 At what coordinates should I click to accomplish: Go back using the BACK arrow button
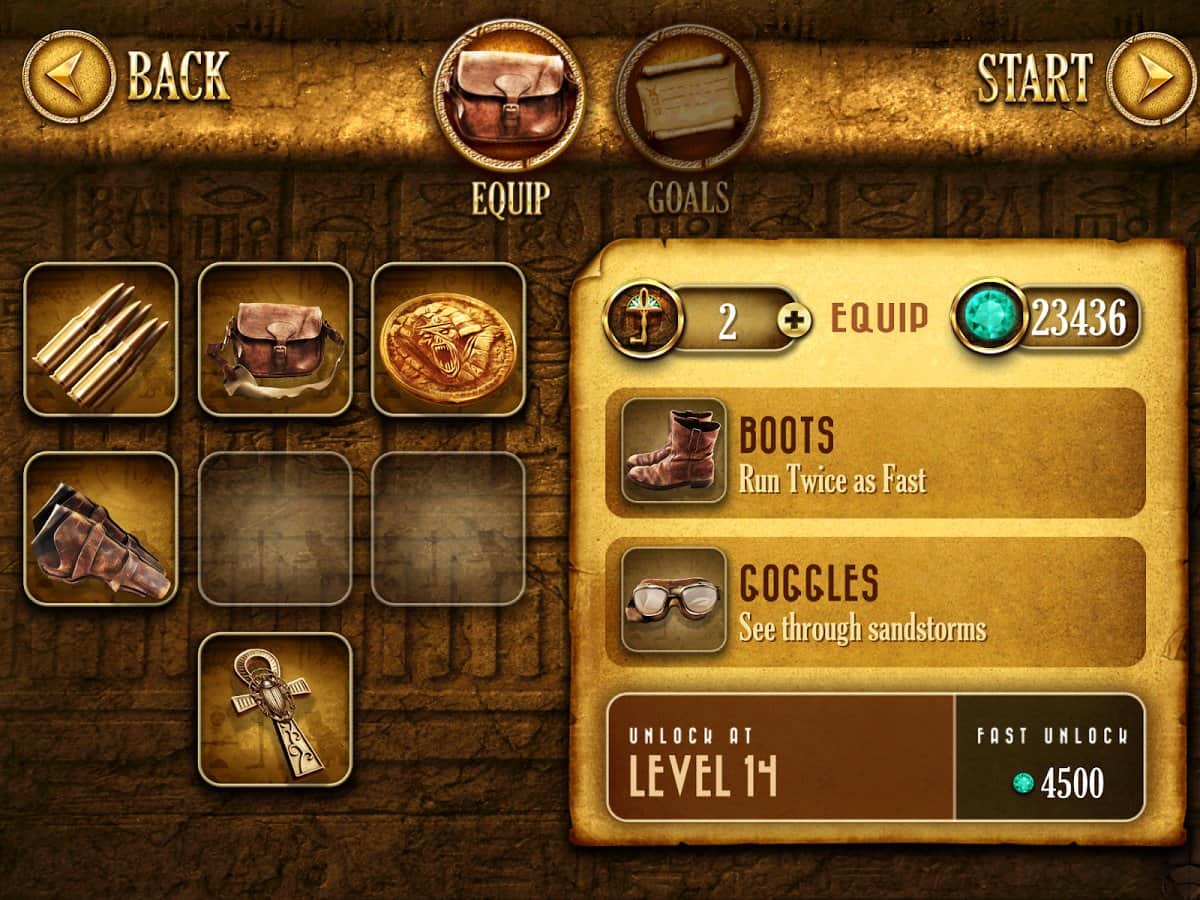(x=69, y=76)
